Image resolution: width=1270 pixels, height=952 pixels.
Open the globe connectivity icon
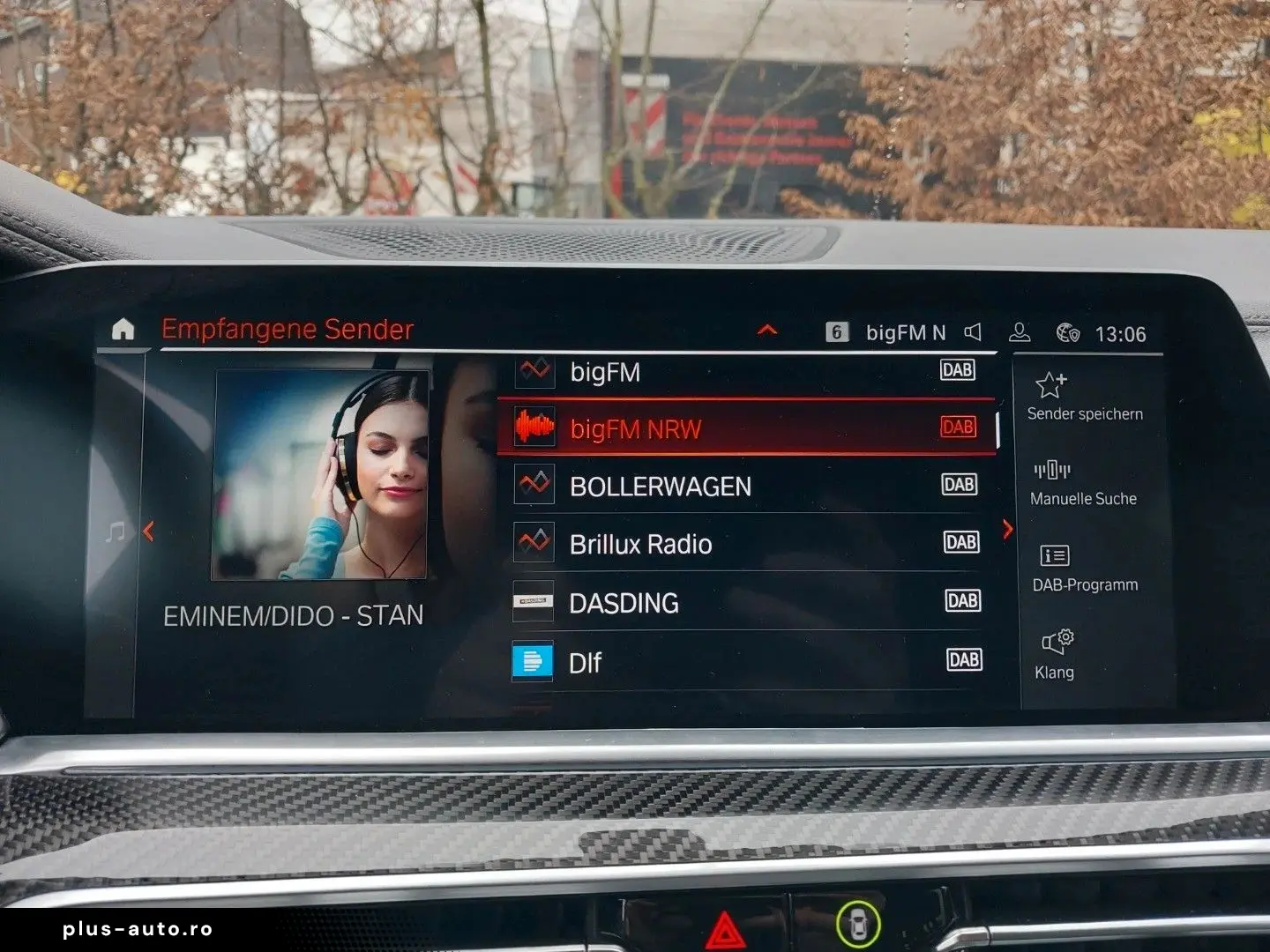[1067, 333]
